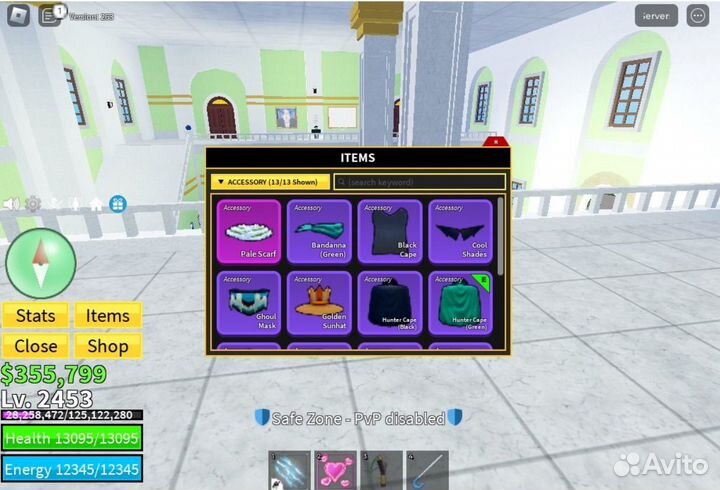Open the Accessory category dropdown
720x490 pixels.
click(x=269, y=182)
